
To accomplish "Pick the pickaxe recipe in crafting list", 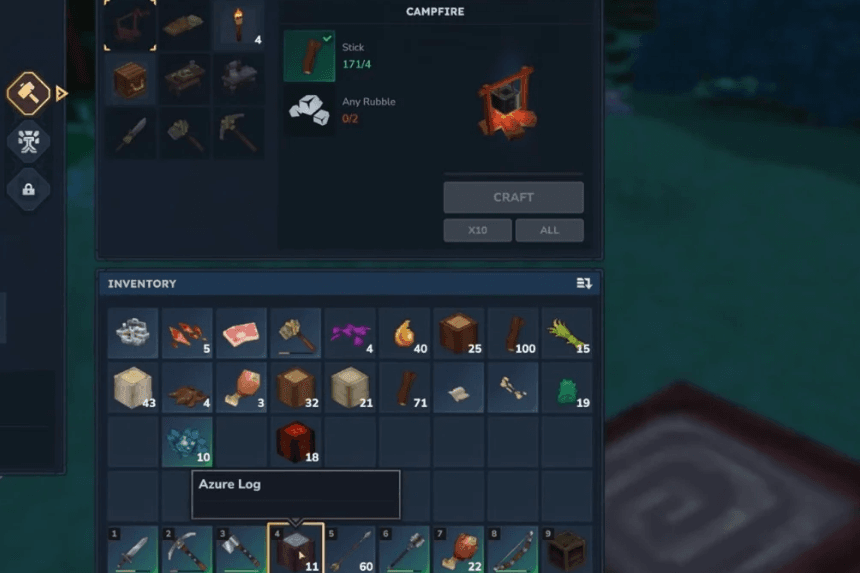I will (239, 134).
